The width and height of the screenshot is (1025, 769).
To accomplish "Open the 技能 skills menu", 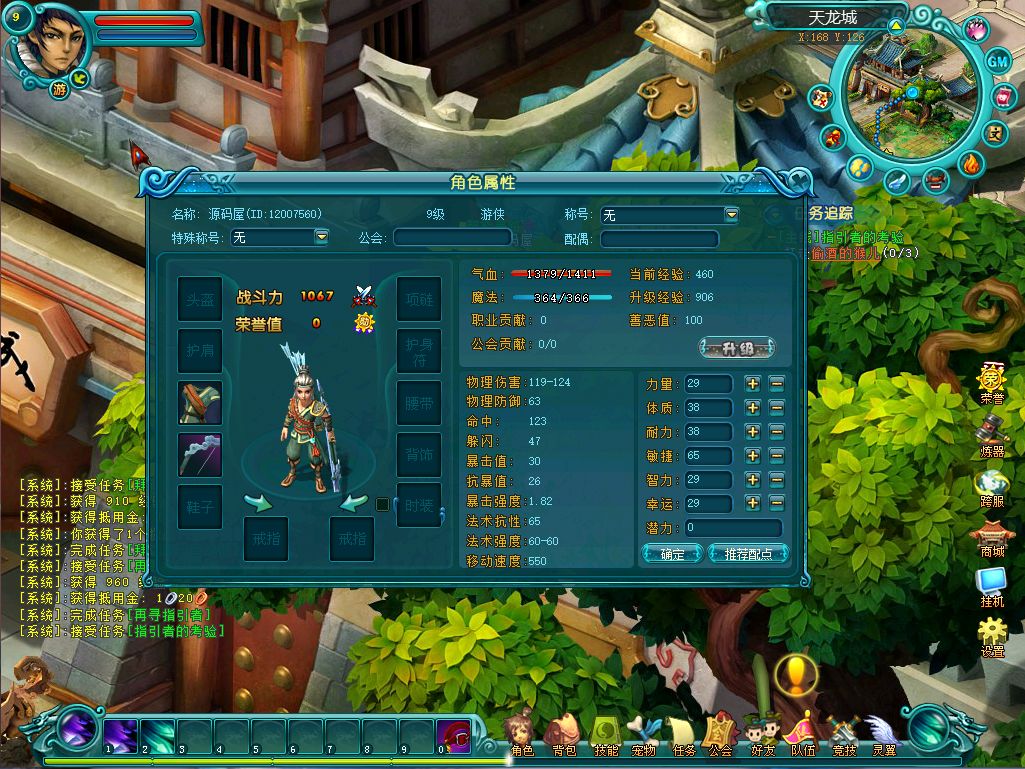I will point(606,736).
